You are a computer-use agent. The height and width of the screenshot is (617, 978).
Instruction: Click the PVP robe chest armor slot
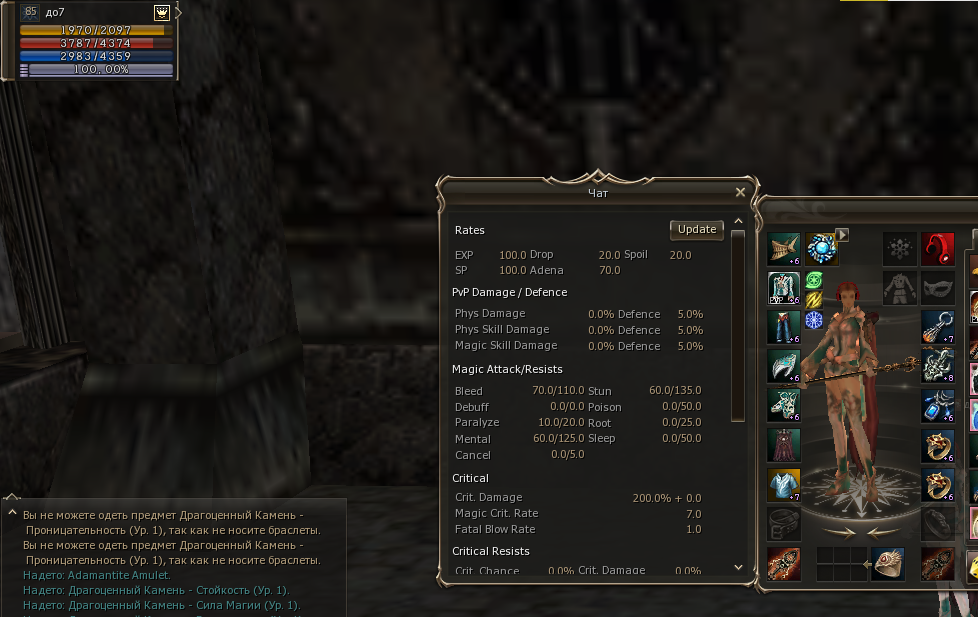[783, 287]
